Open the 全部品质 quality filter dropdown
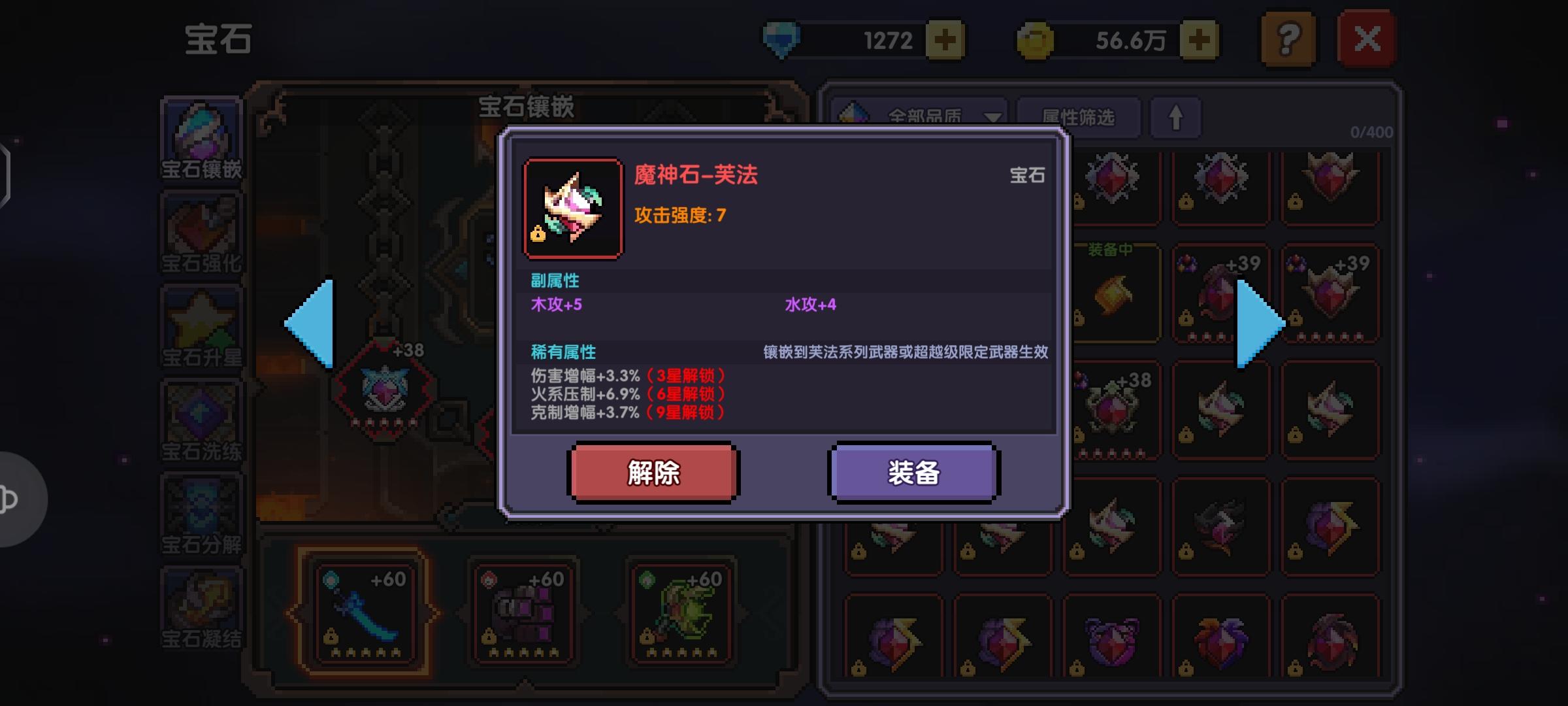 pos(928,118)
